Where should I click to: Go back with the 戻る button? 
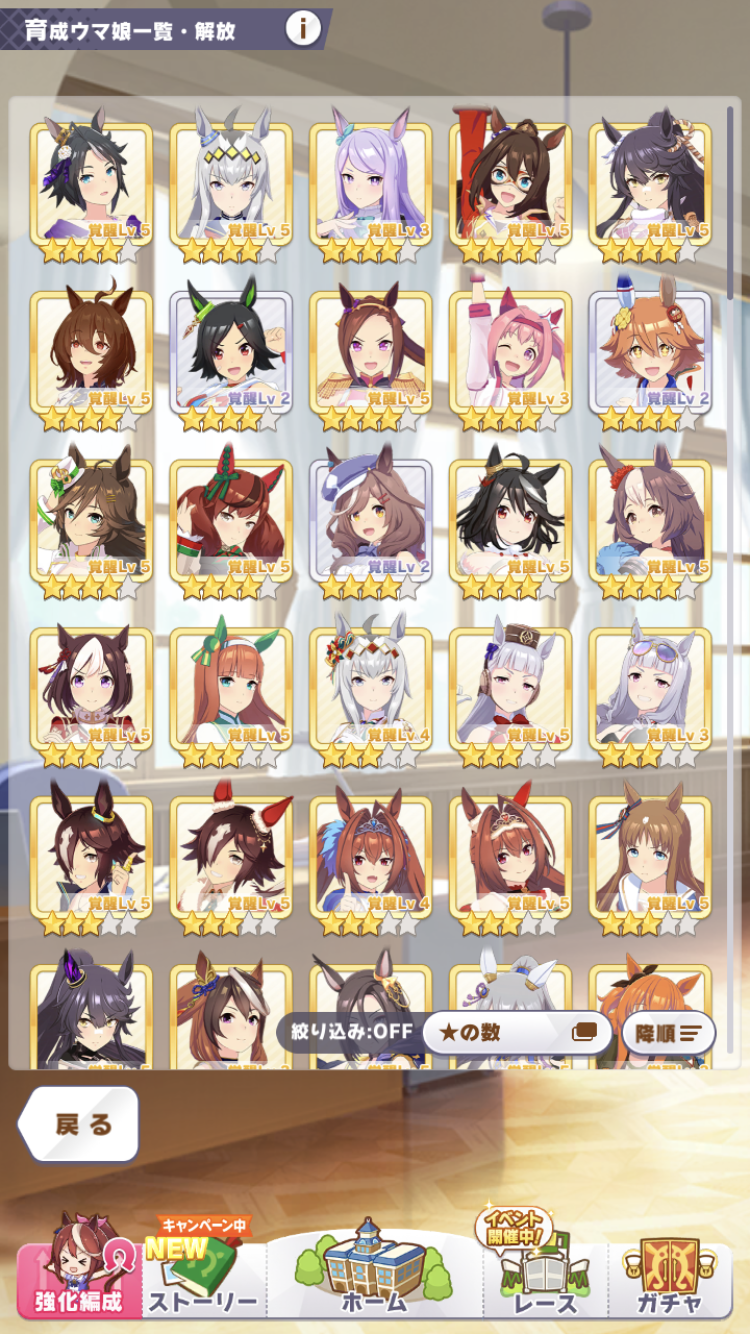[x=80, y=1124]
